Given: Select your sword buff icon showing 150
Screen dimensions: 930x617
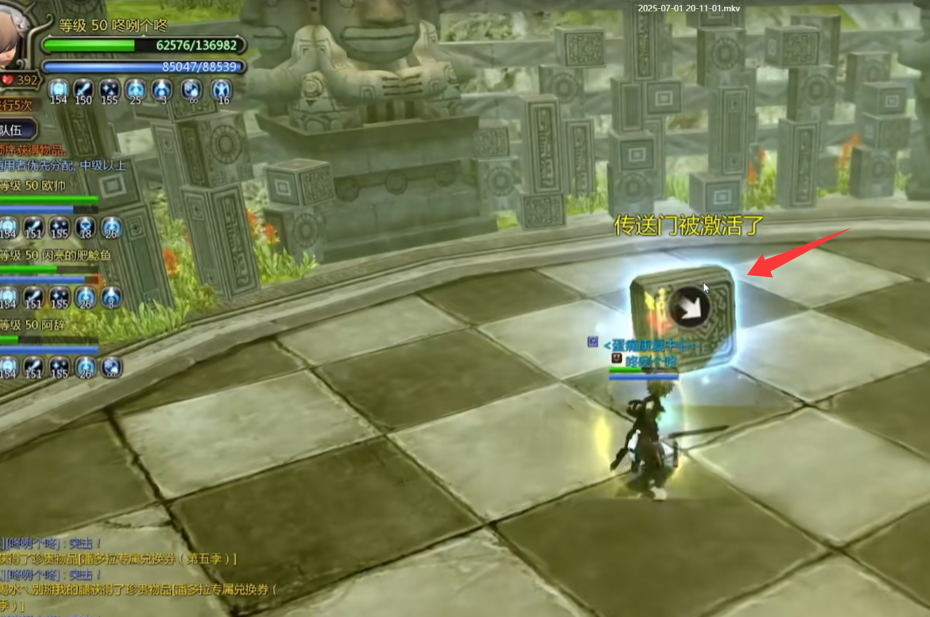Looking at the screenshot, I should click(x=84, y=90).
